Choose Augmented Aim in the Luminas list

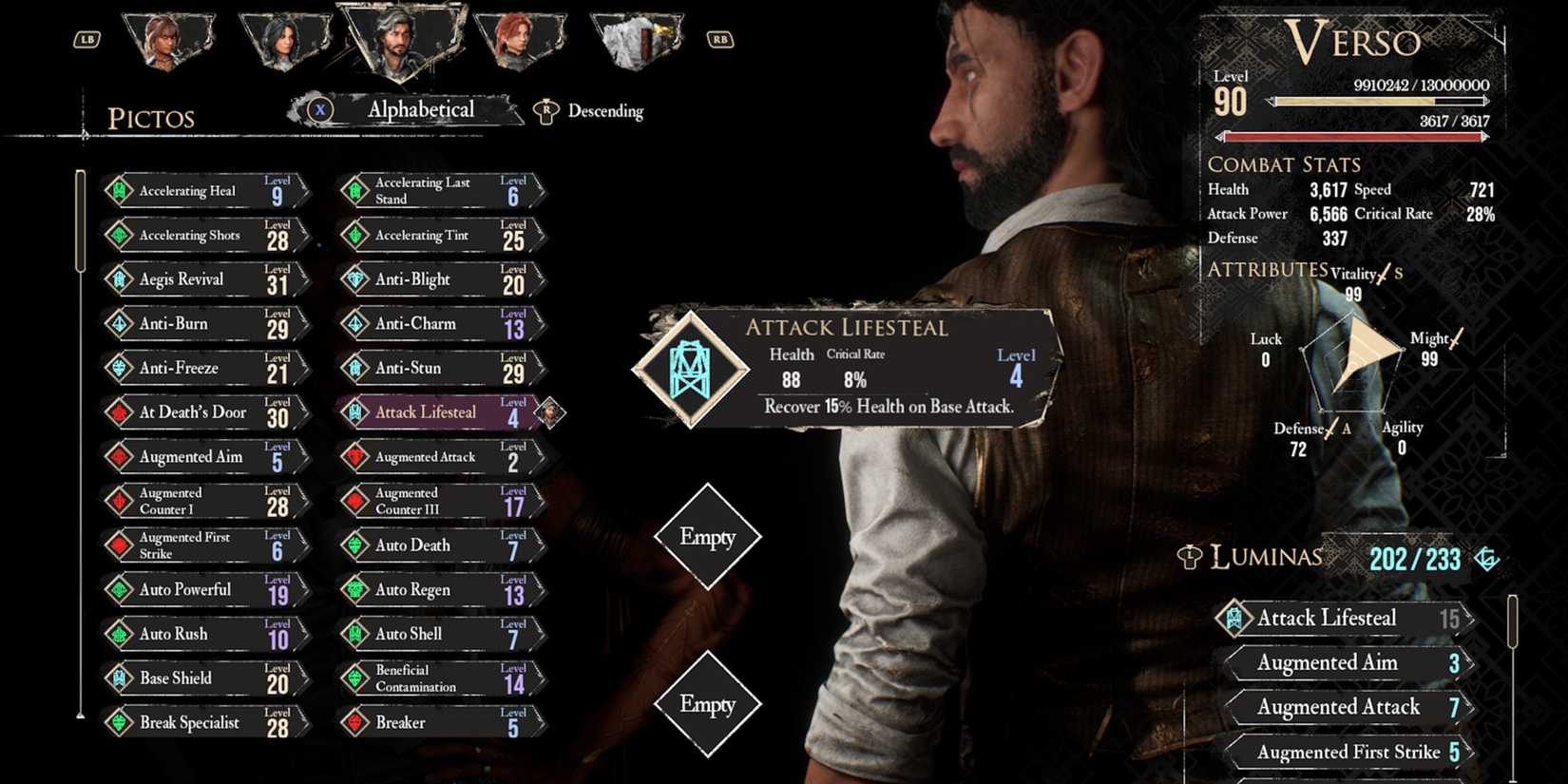click(x=1348, y=663)
